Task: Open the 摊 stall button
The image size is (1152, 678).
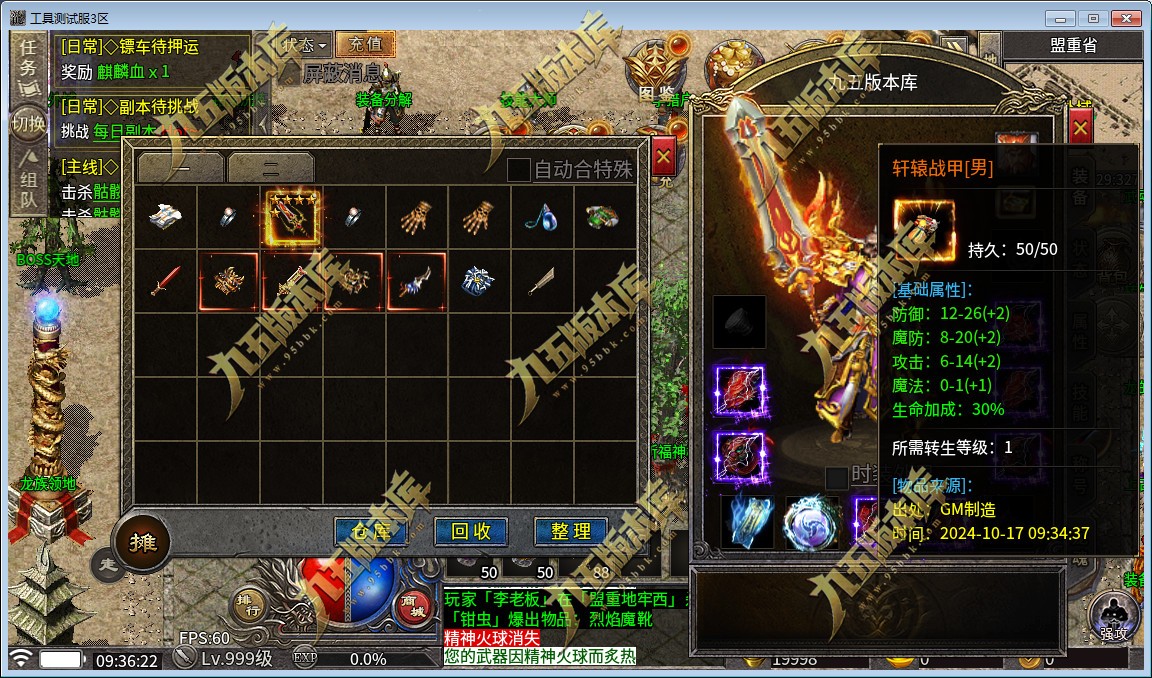Action: [x=142, y=543]
